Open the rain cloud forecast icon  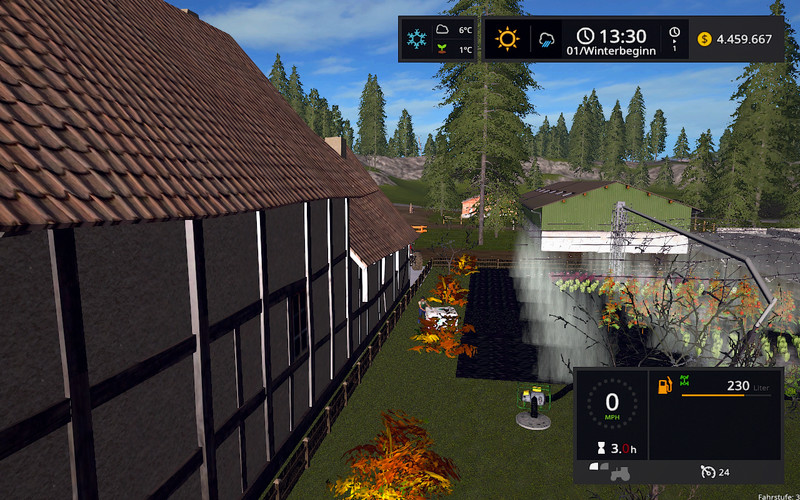[x=548, y=41]
